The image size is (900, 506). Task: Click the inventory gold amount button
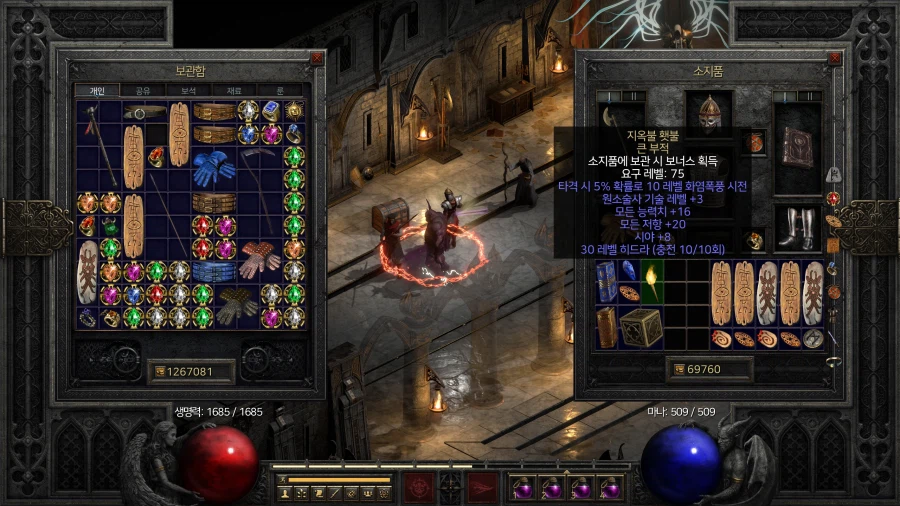pos(710,370)
